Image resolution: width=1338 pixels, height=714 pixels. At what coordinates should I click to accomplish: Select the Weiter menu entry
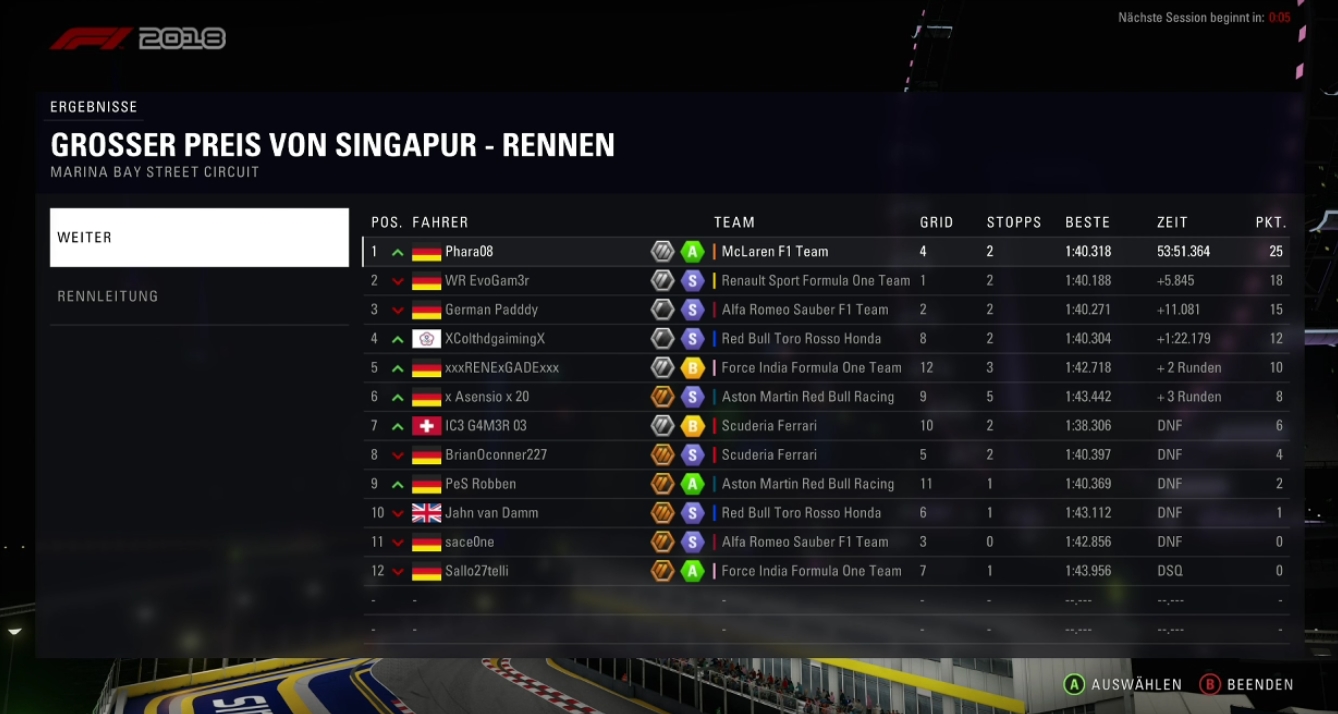[199, 238]
